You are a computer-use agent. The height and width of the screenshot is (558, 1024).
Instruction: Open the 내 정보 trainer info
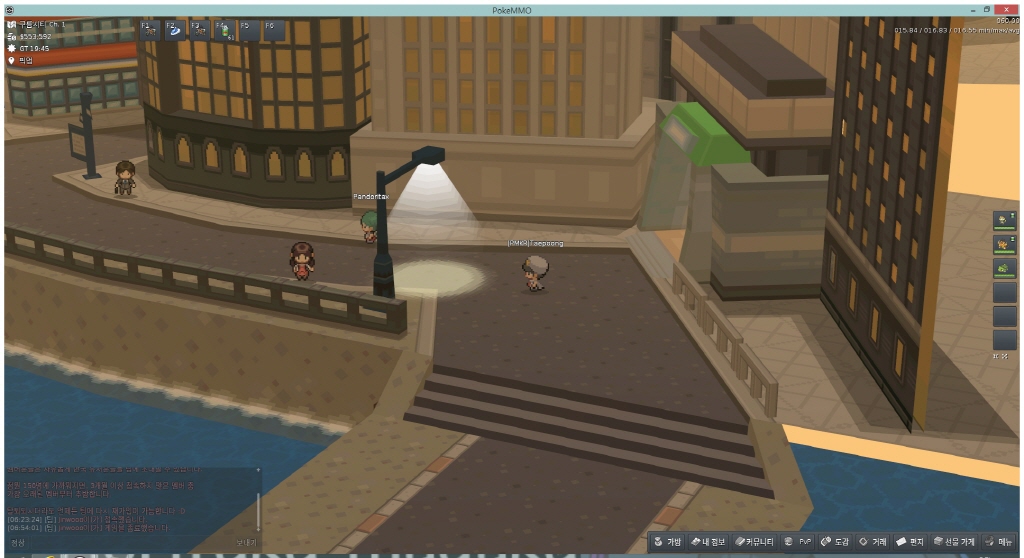tap(710, 541)
